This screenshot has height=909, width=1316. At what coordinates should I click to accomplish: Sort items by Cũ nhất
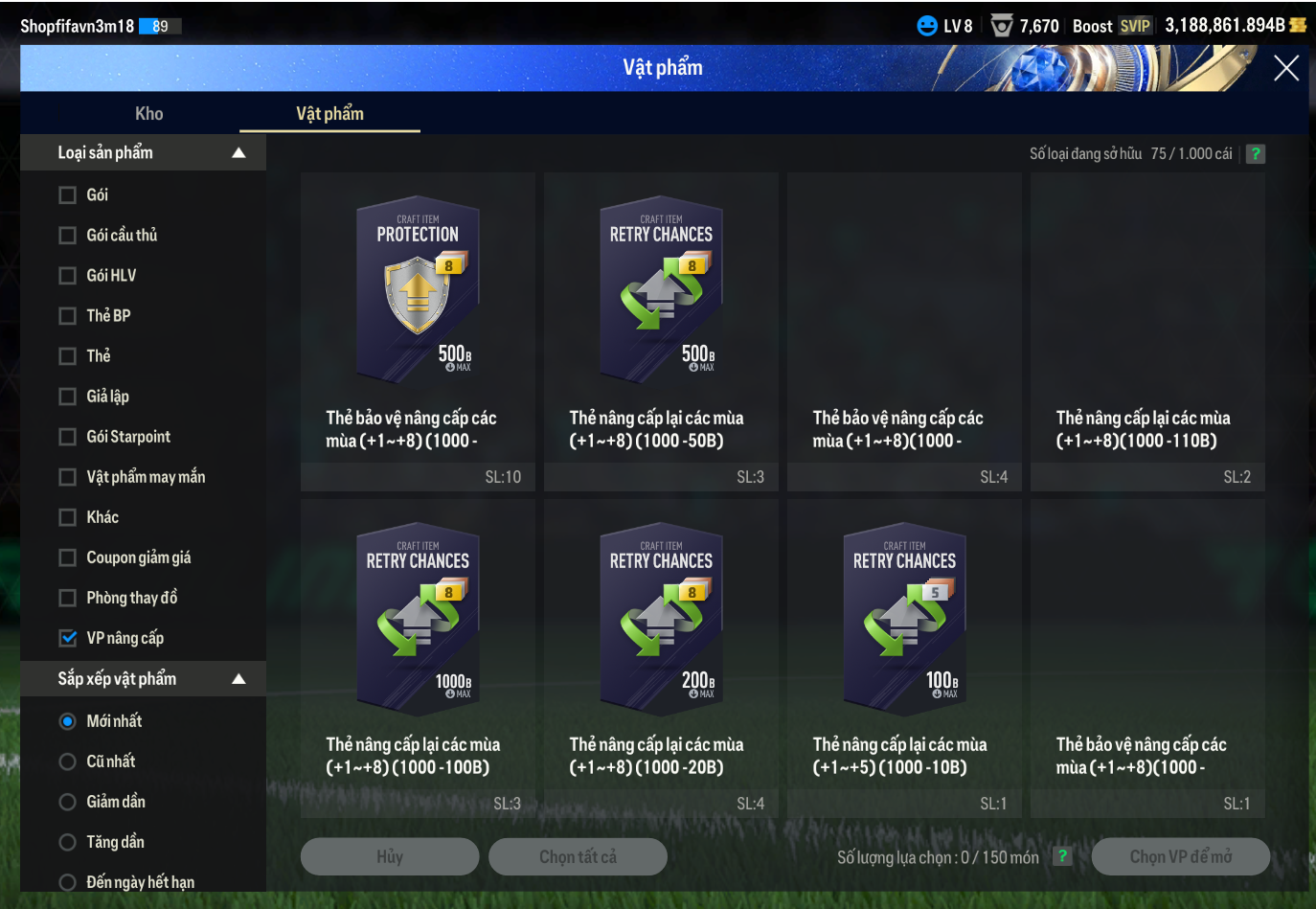(x=68, y=761)
